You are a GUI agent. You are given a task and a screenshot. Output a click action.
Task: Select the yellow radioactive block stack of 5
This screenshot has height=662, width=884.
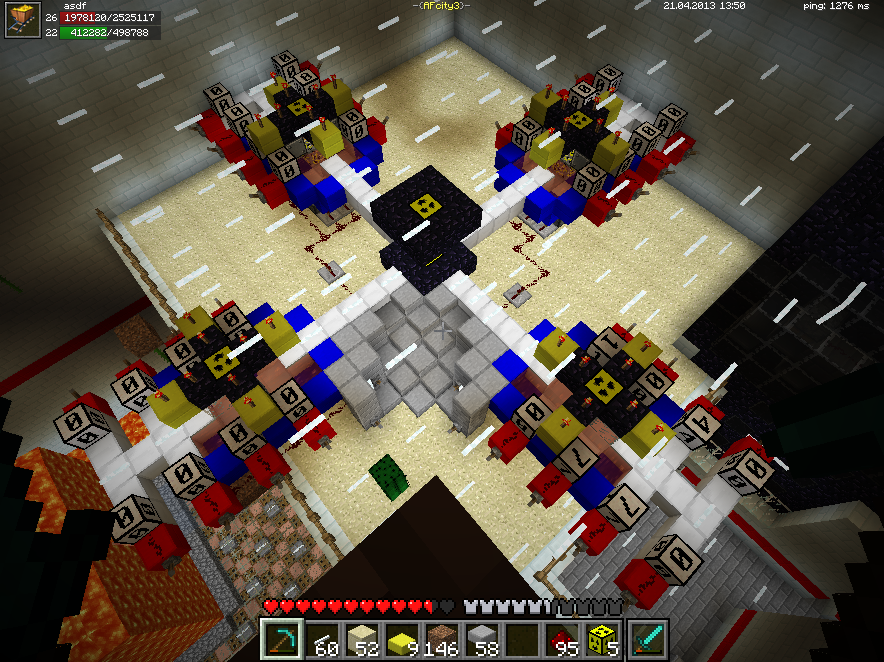[602, 638]
